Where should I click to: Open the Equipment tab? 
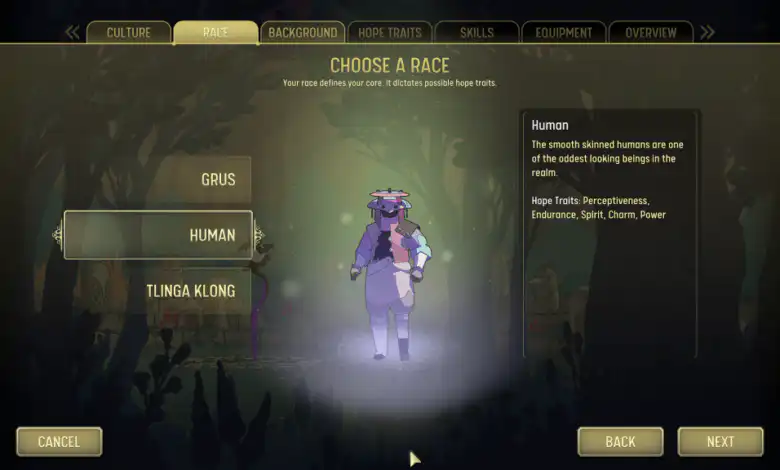point(563,32)
